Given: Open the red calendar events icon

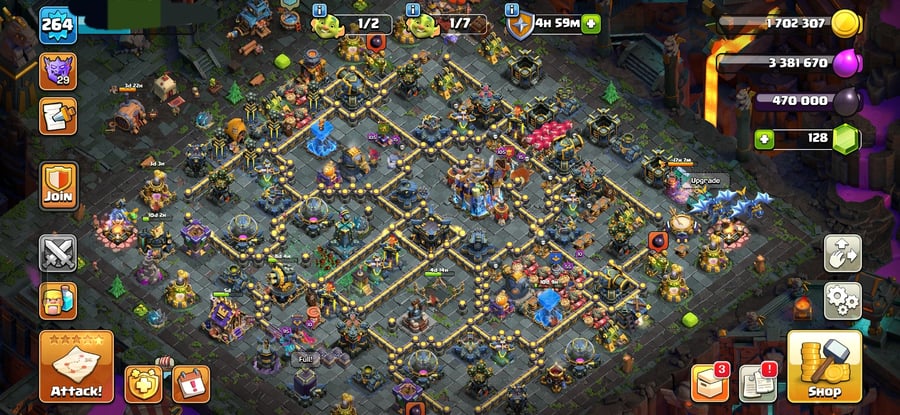Looking at the screenshot, I should pyautogui.click(x=188, y=383).
